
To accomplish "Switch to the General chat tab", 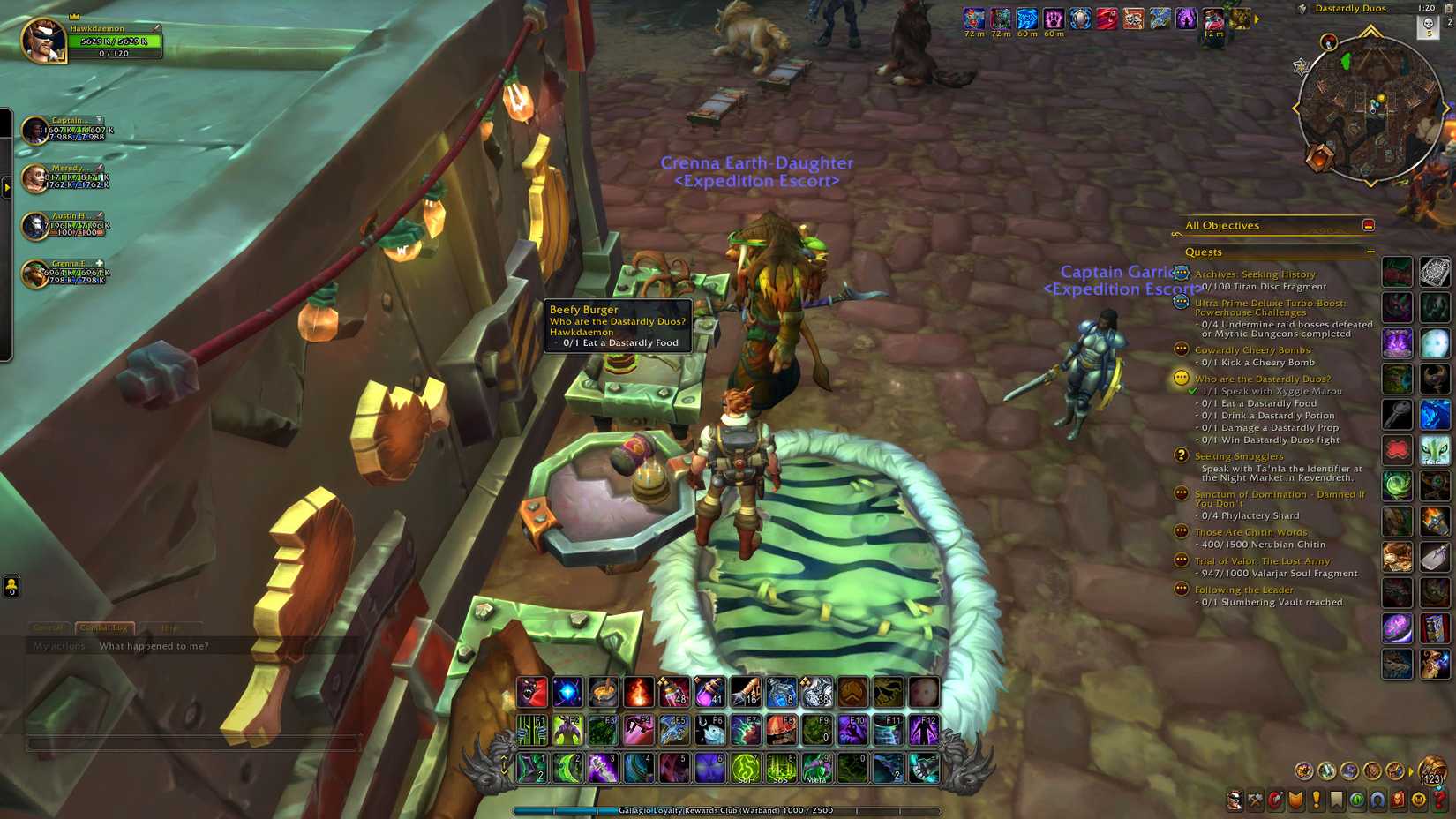I will (x=49, y=627).
